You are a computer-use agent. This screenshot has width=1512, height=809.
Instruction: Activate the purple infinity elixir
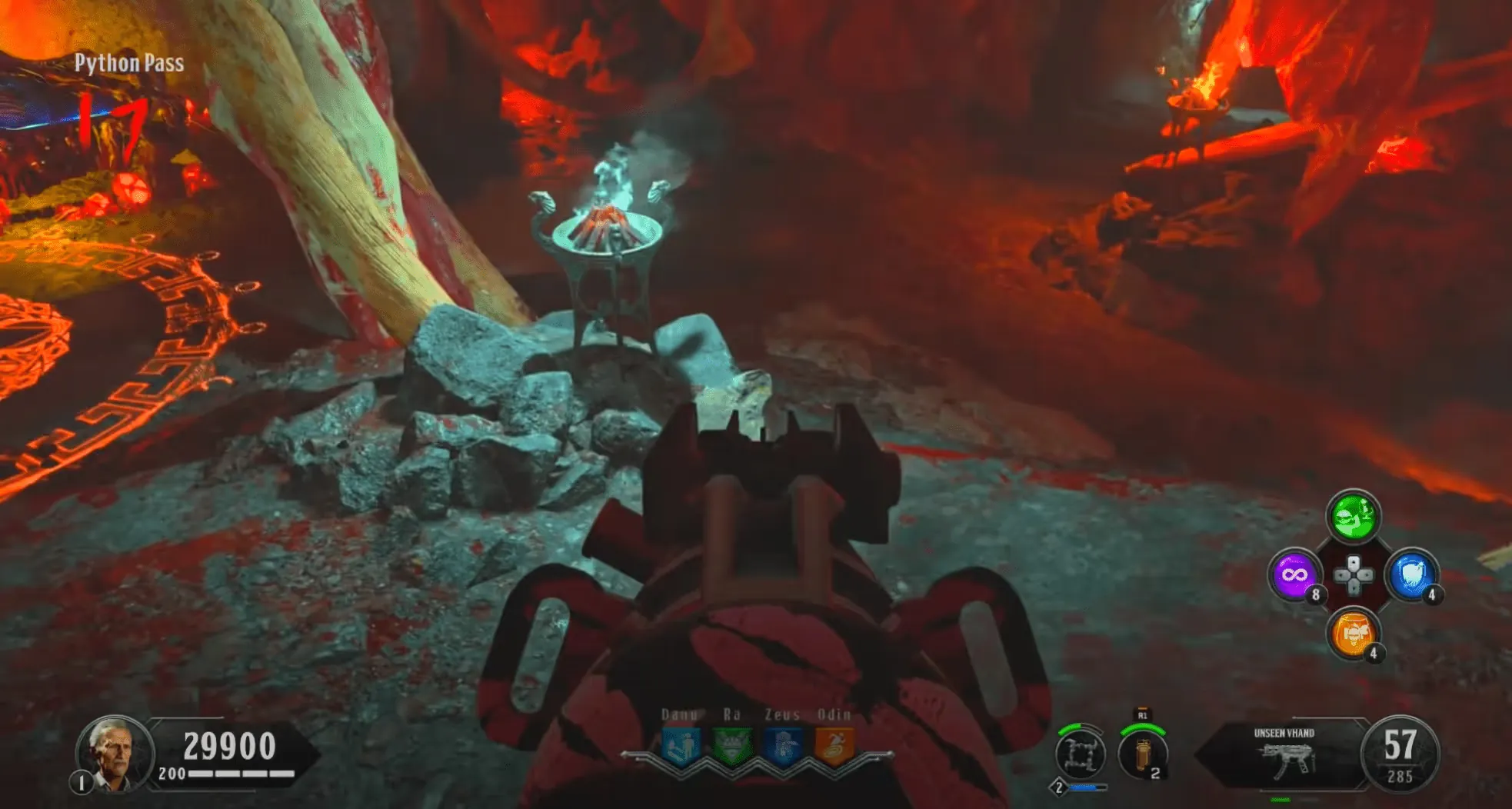(1294, 575)
